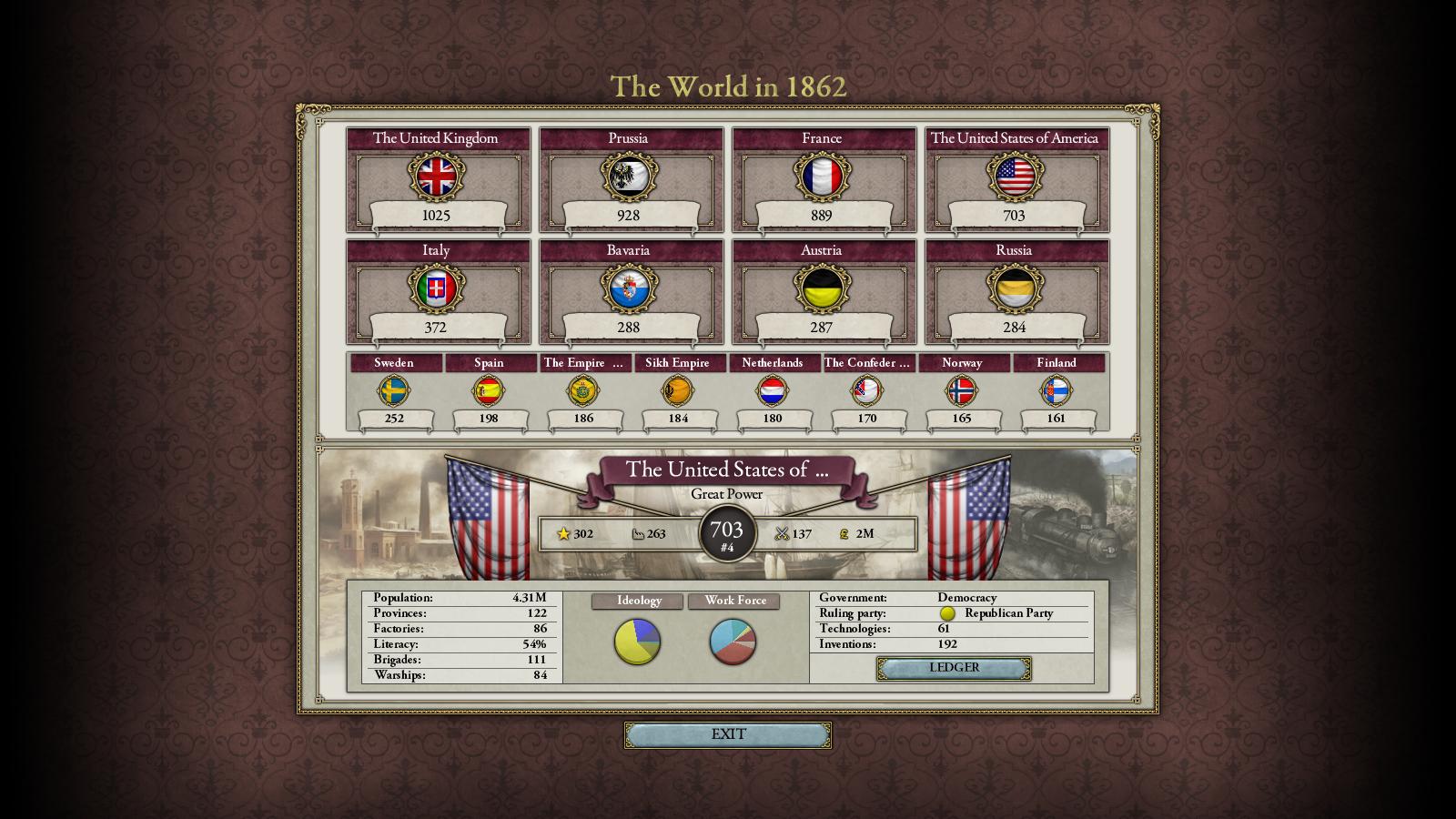Show the Ideology pie chart
Viewport: 1456px width, 819px height.
click(637, 642)
